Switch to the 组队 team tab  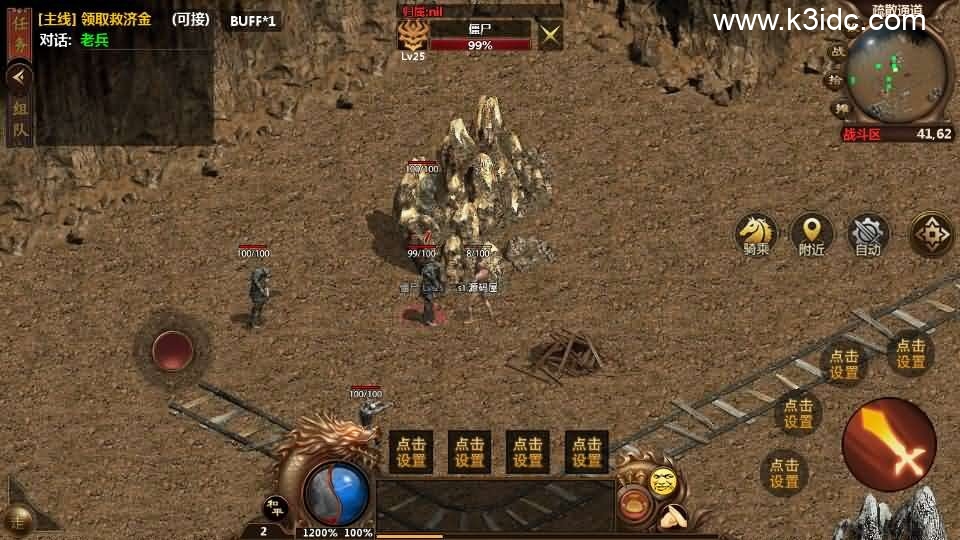[x=19, y=119]
